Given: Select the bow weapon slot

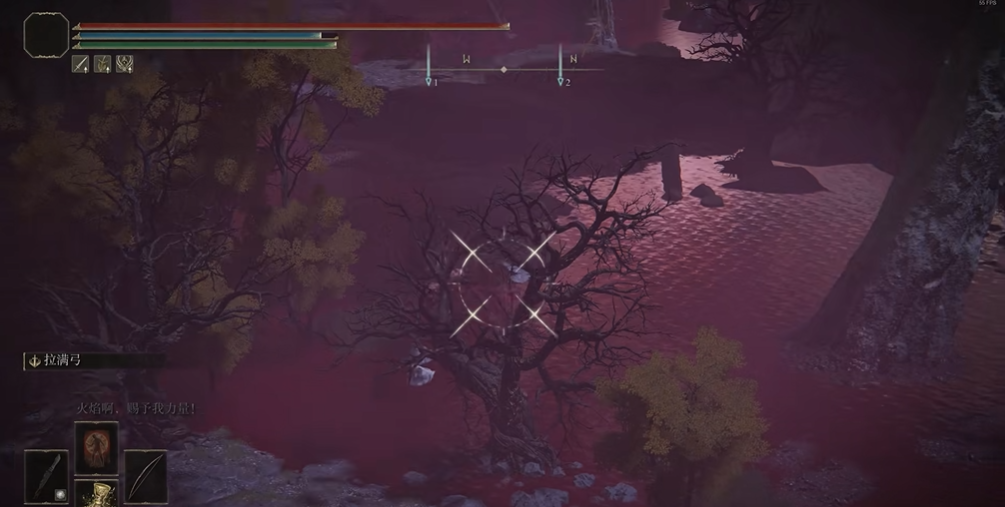Looking at the screenshot, I should tap(145, 476).
